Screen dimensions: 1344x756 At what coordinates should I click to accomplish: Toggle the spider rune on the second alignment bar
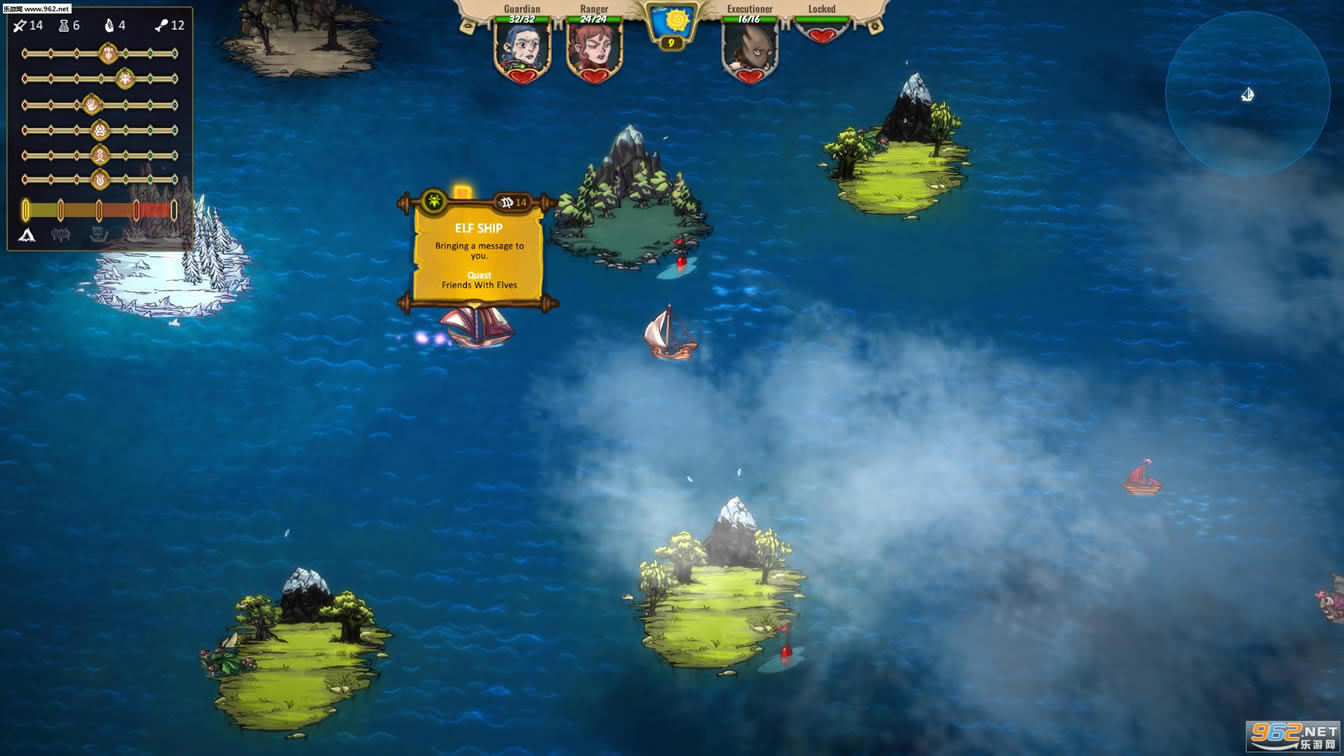(123, 78)
